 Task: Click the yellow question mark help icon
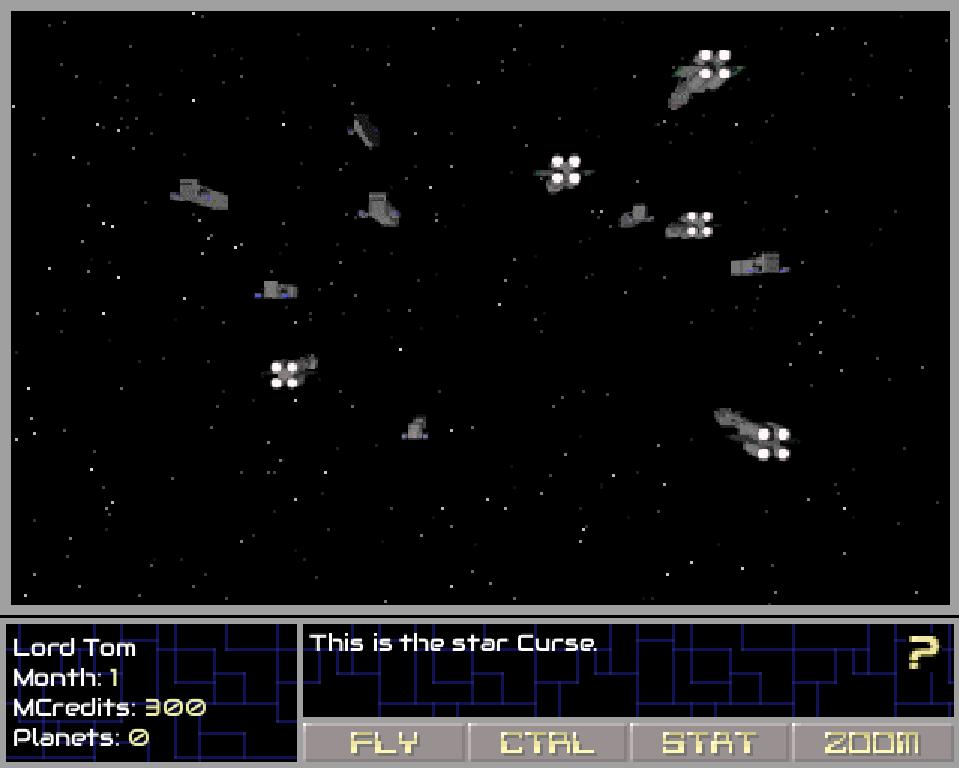click(x=923, y=652)
